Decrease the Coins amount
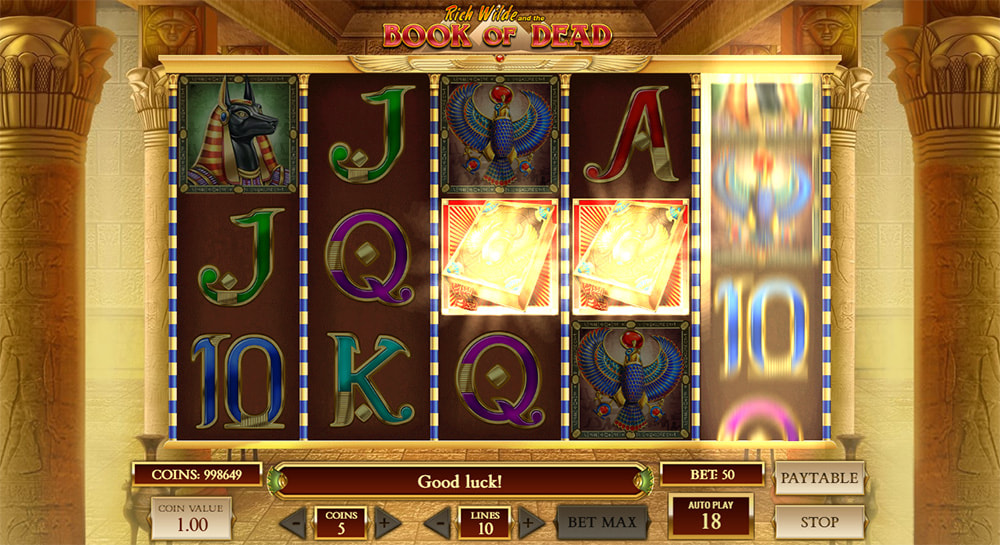The width and height of the screenshot is (1000, 545). [x=293, y=522]
